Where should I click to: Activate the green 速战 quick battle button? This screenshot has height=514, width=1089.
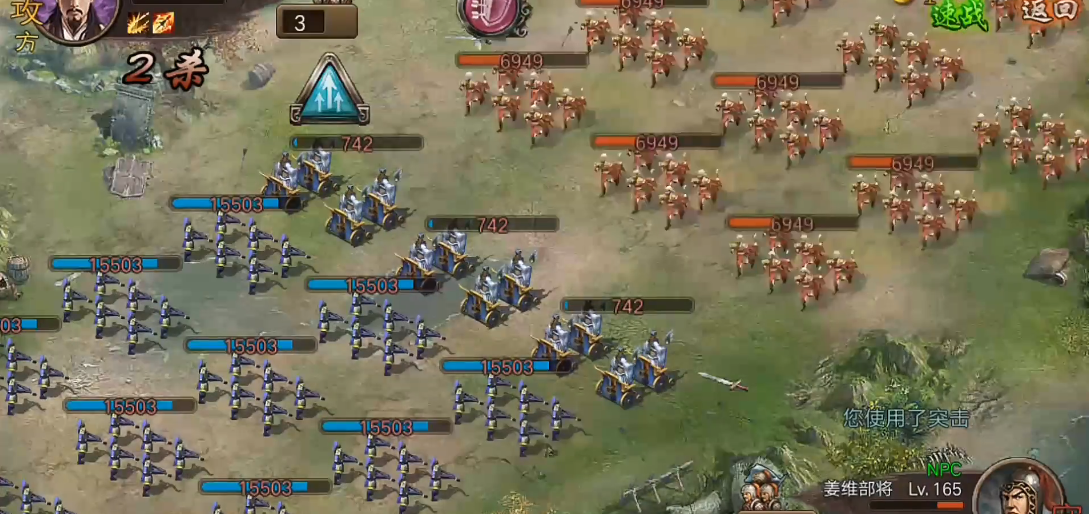[x=959, y=14]
